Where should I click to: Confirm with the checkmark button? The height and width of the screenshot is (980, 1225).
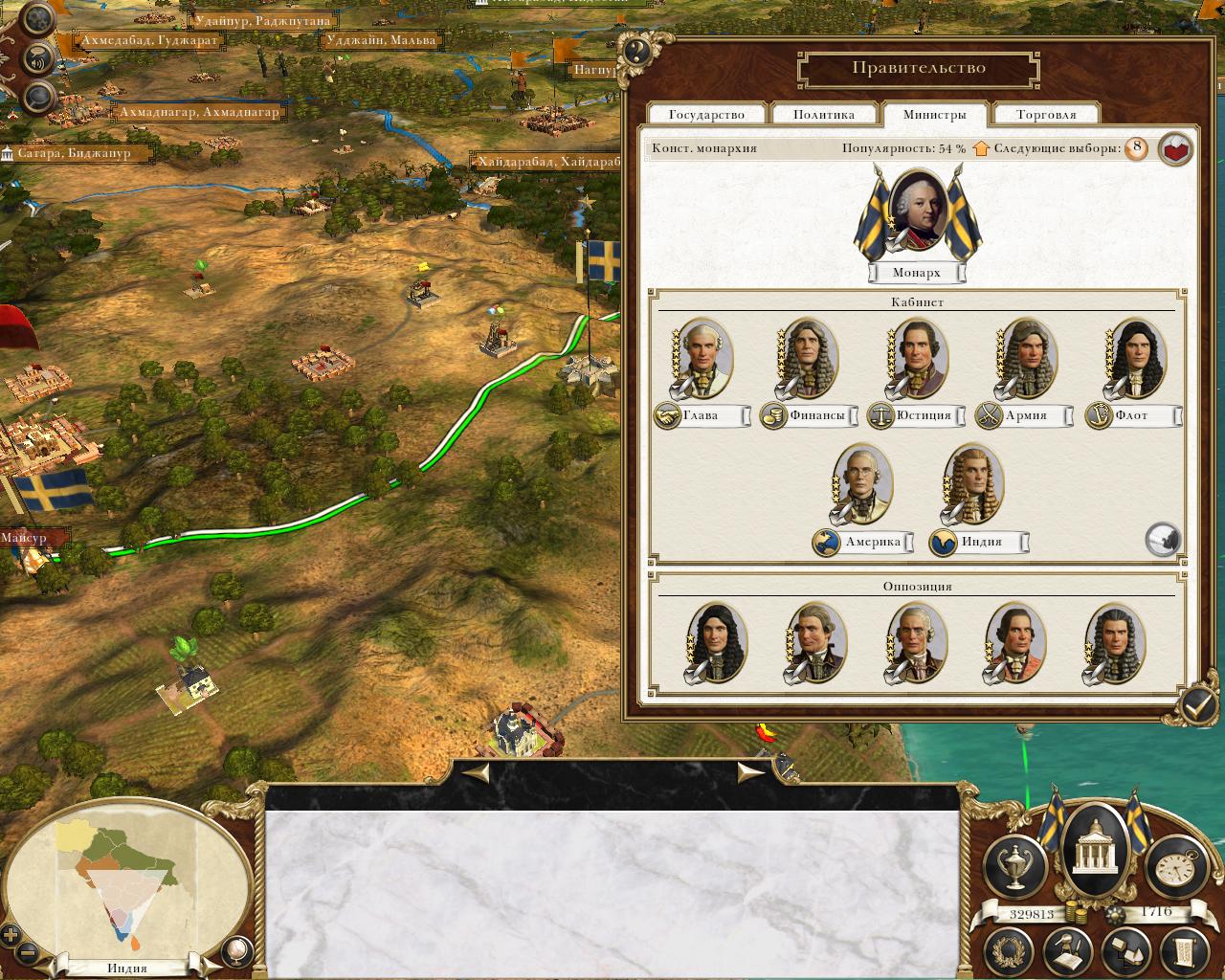[x=1197, y=706]
